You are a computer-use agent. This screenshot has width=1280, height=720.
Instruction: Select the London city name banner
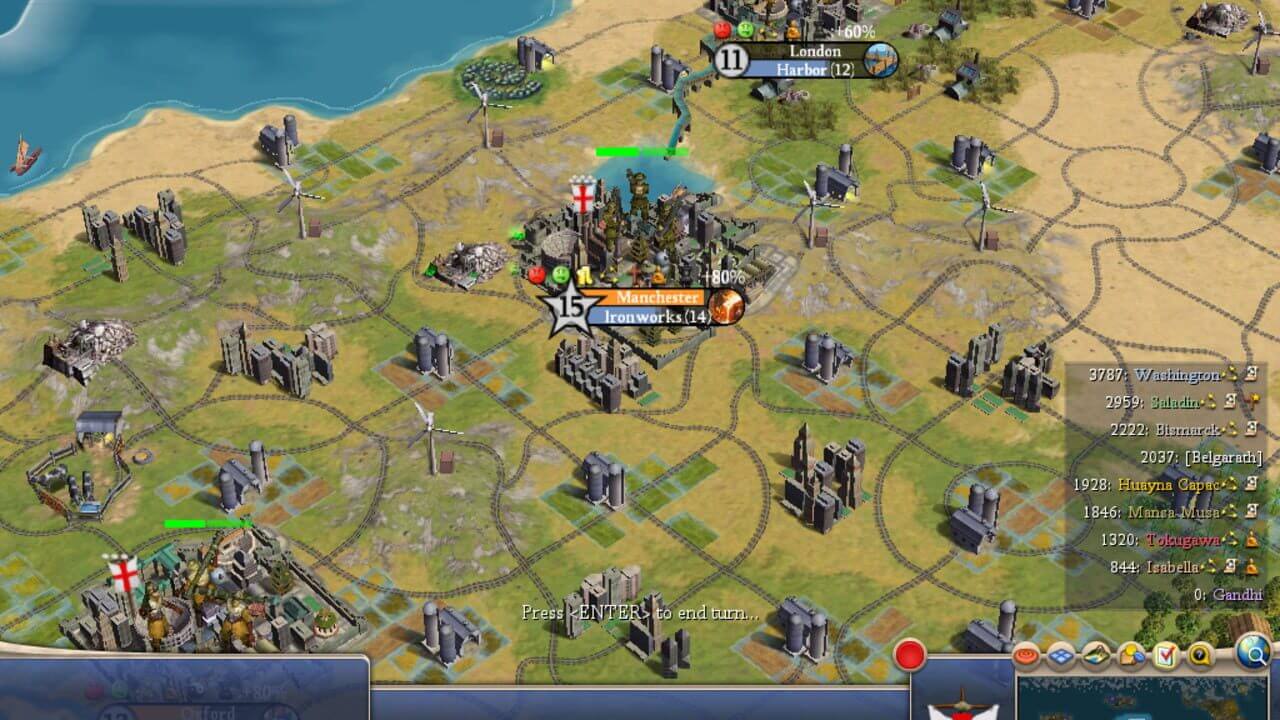click(814, 50)
